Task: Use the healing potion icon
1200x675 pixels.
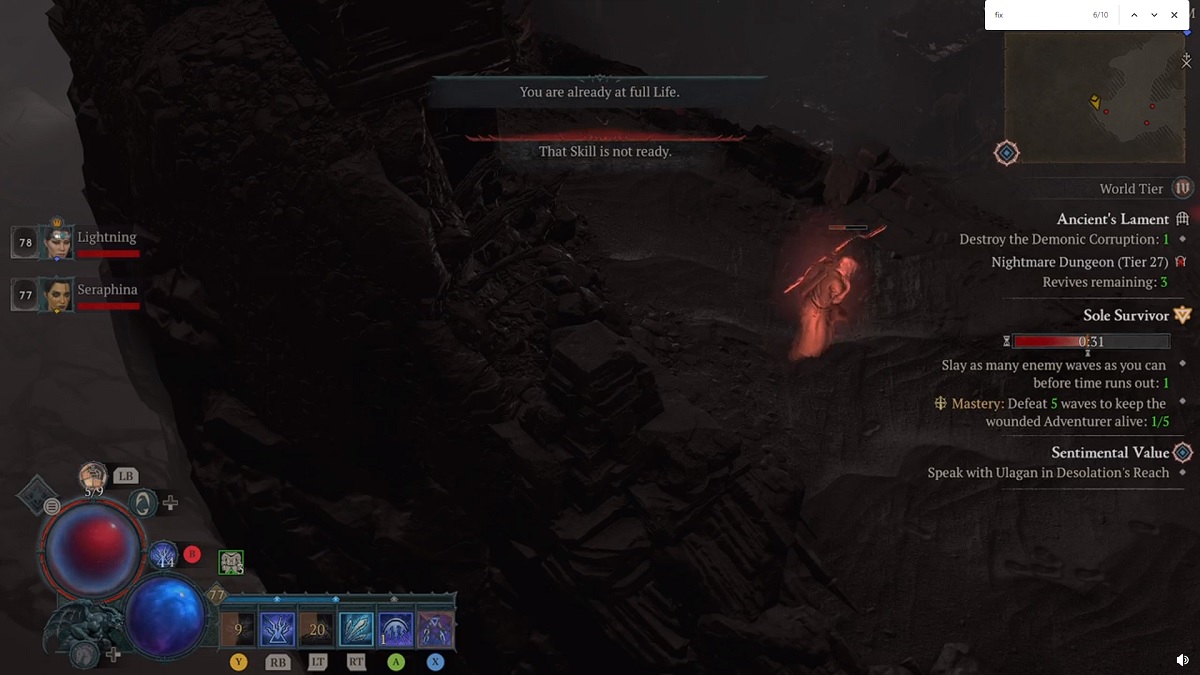Action: point(93,476)
